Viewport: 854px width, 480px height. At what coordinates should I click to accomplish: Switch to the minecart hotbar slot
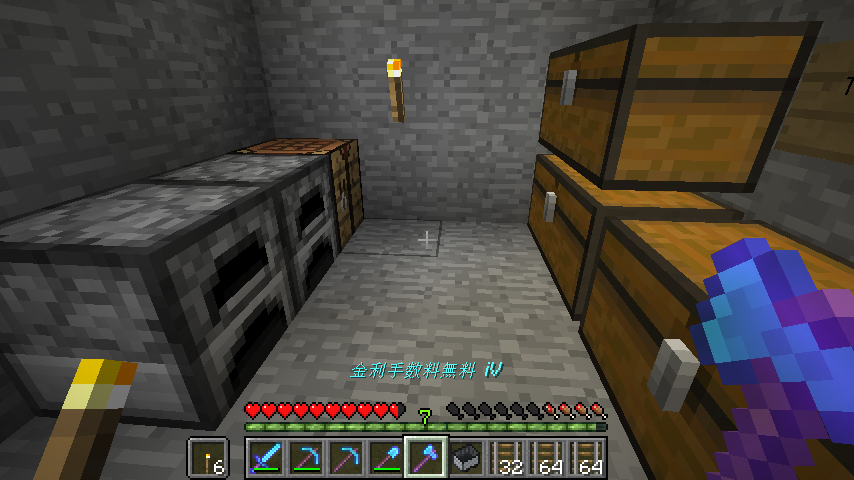coord(465,459)
